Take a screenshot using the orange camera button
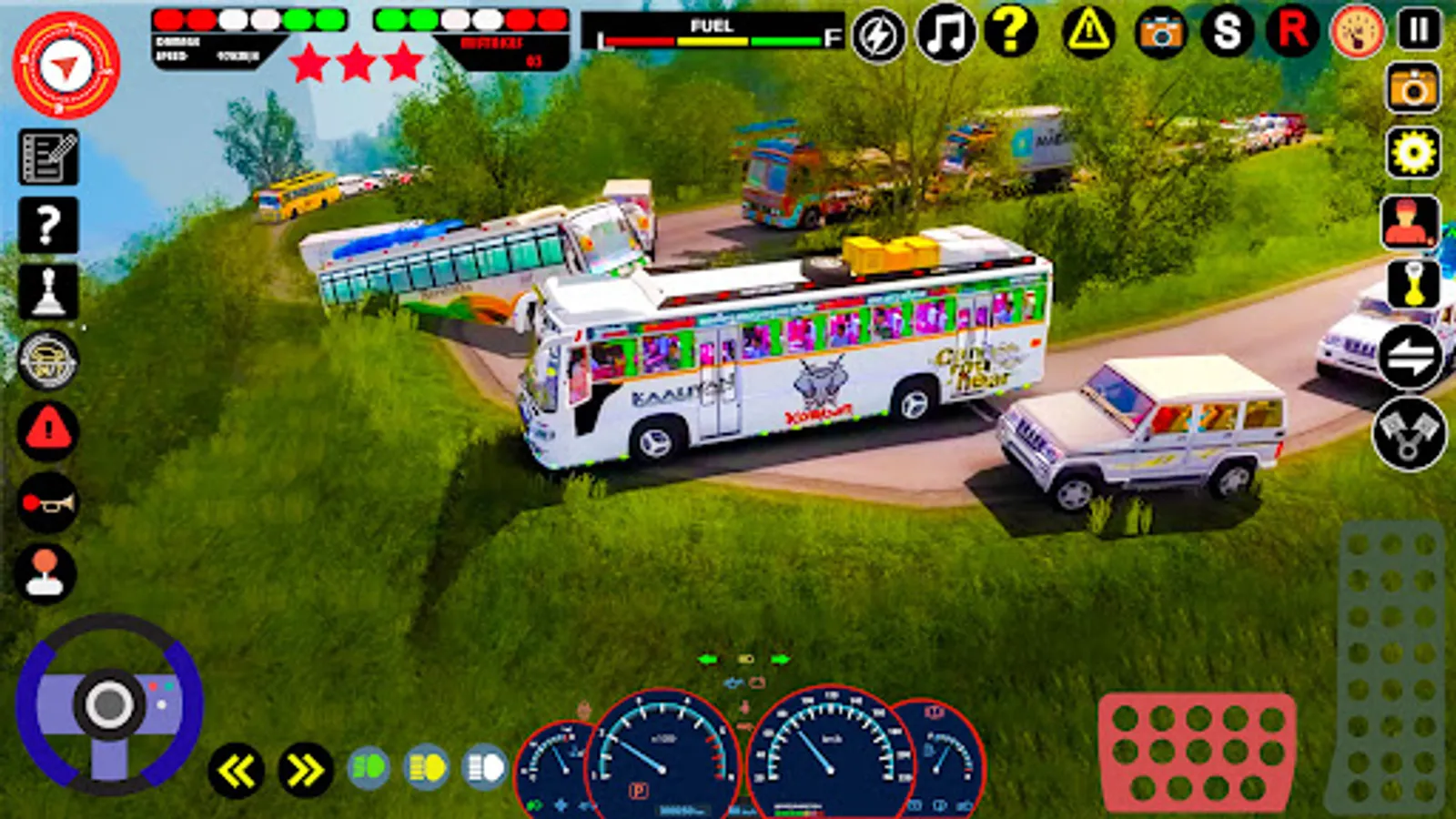 (x=1412, y=88)
